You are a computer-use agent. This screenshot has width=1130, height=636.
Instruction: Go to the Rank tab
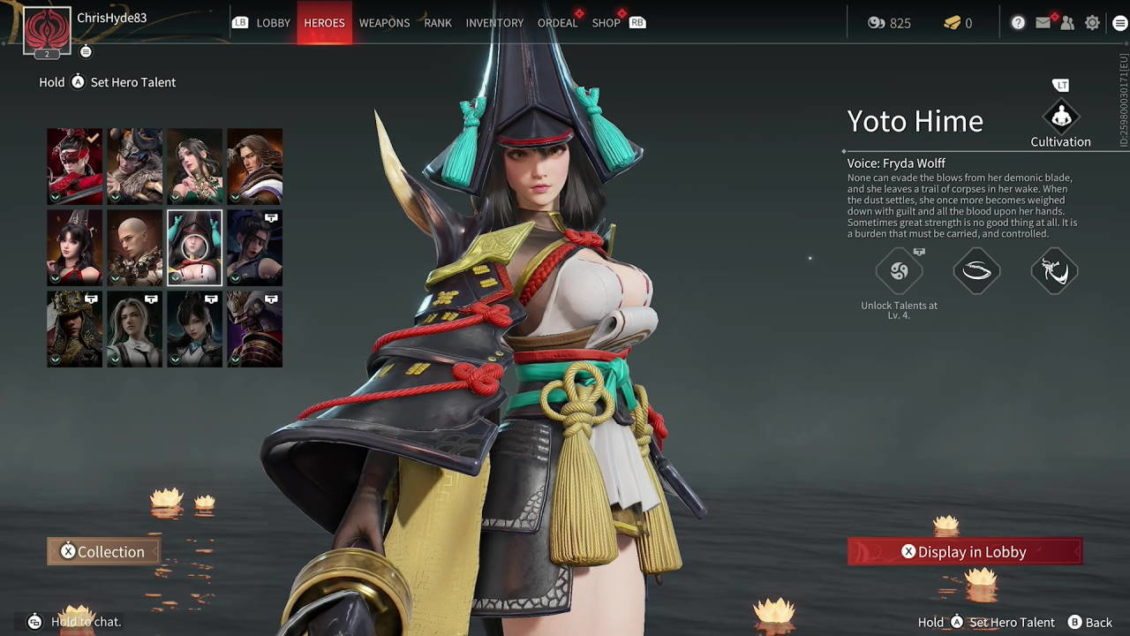[x=438, y=23]
